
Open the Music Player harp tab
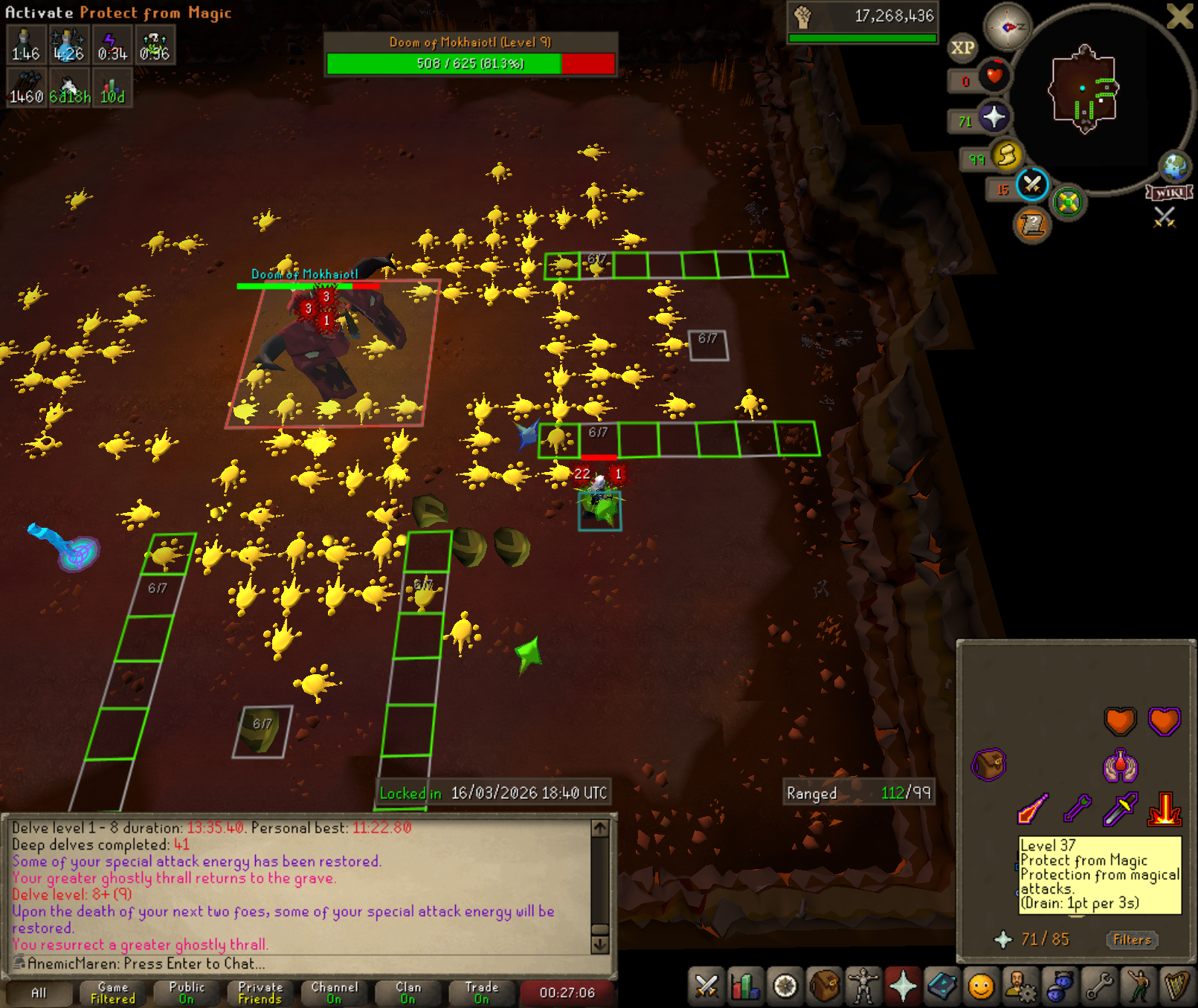[1177, 986]
